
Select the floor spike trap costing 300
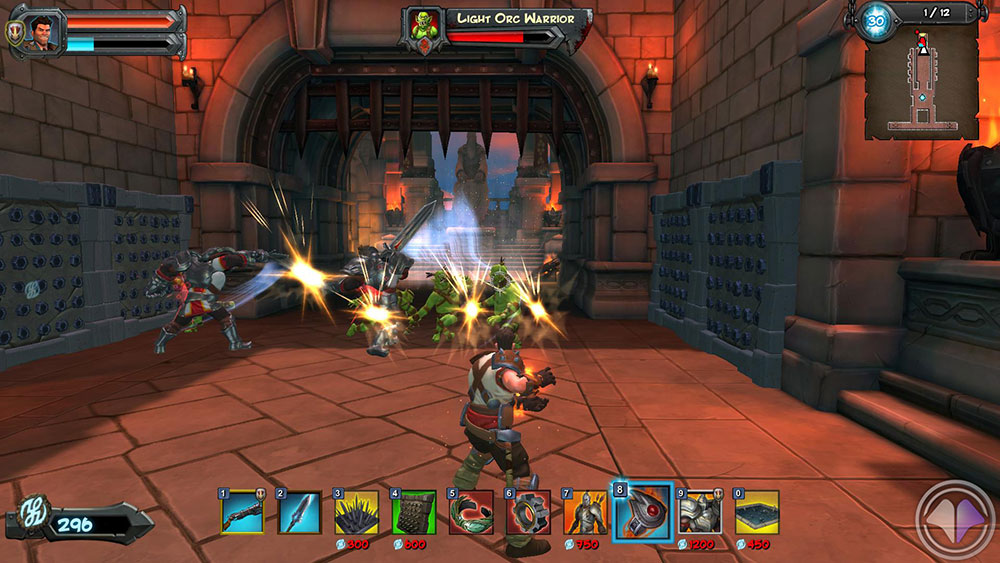356,513
